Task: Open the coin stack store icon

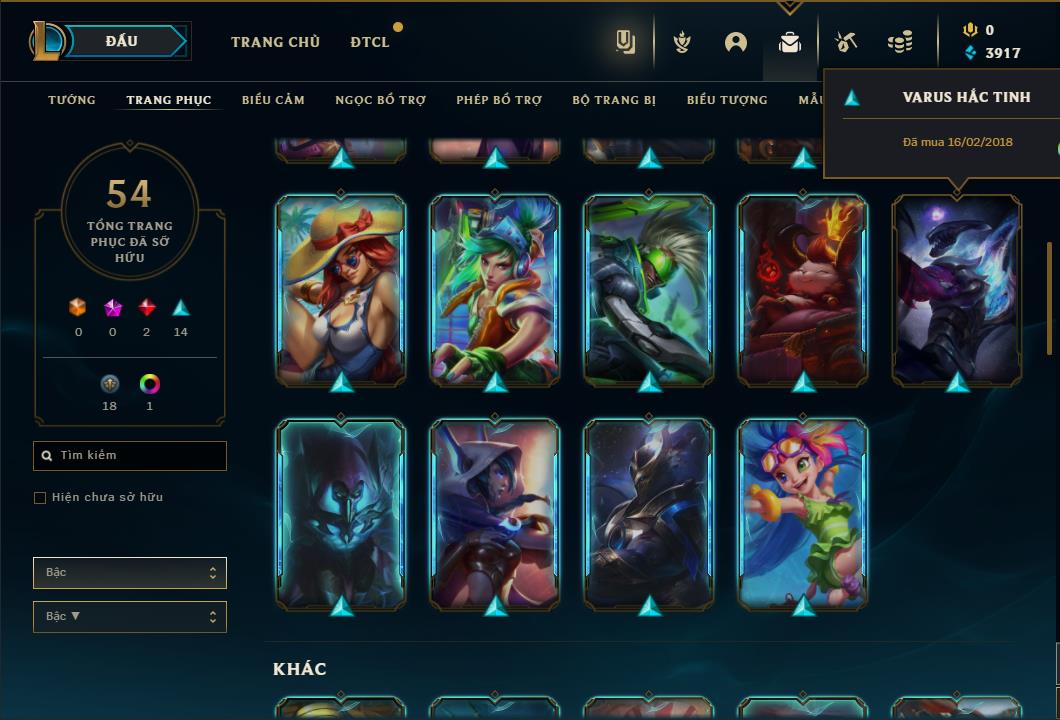Action: pos(900,42)
